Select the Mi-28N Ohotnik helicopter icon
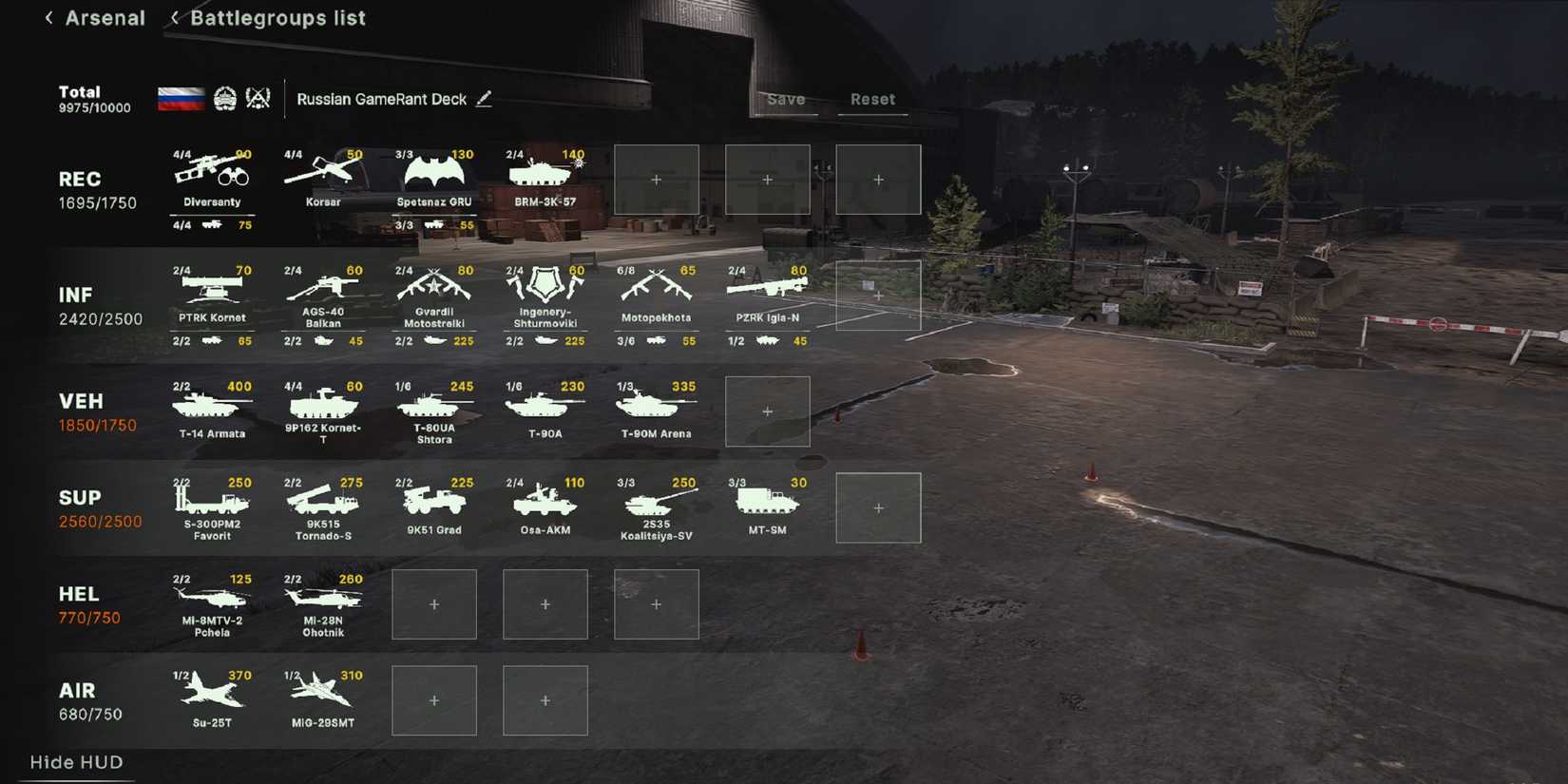This screenshot has height=784, width=1568. [x=323, y=599]
